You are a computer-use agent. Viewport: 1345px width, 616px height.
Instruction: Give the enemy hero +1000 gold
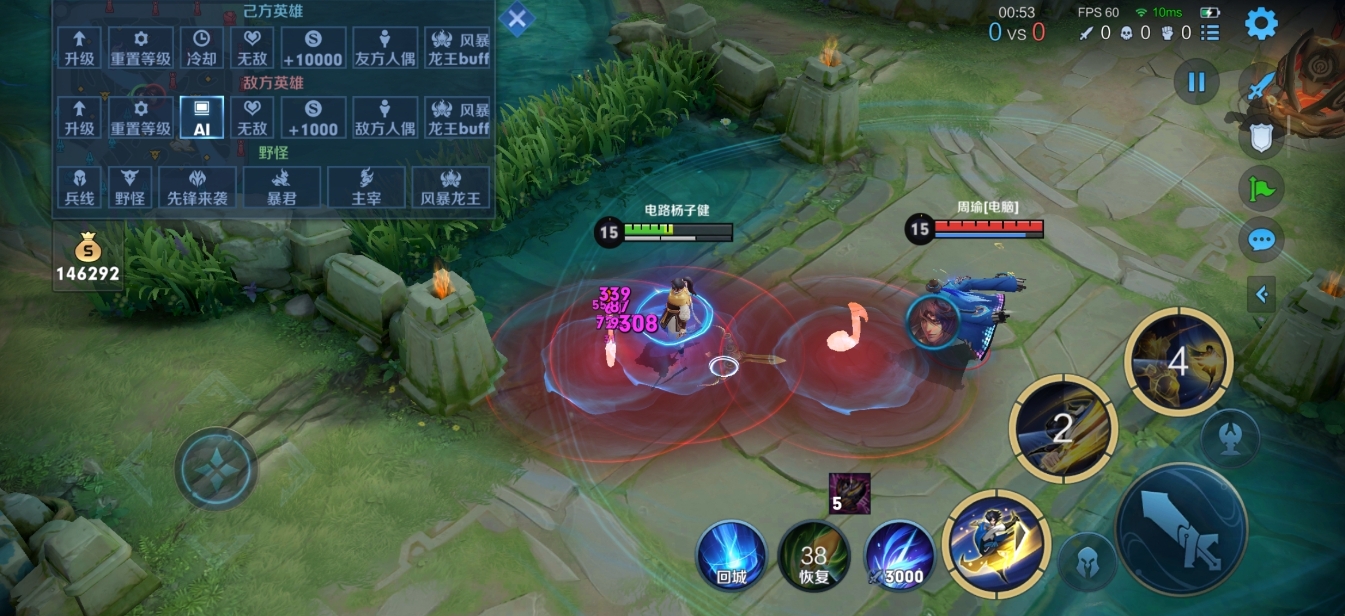(312, 117)
